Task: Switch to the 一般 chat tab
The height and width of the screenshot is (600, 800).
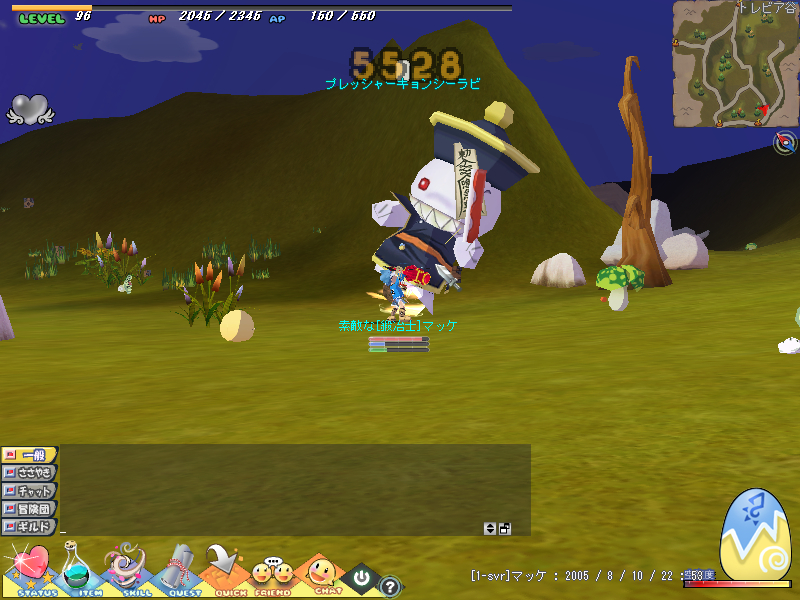Action: [30, 455]
